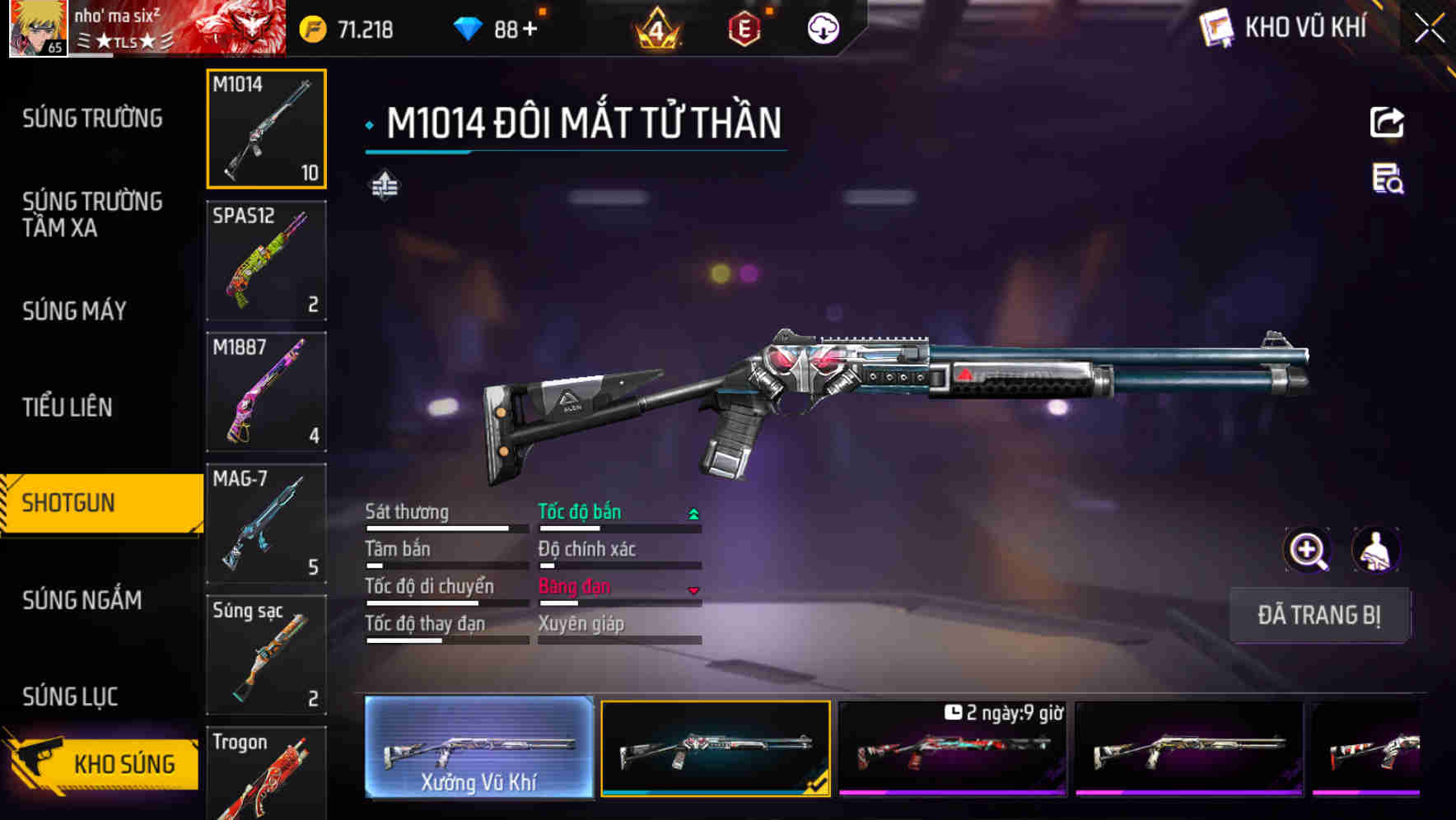Select the Súng sạc weapon tile
This screenshot has width=1456, height=820.
[x=266, y=655]
